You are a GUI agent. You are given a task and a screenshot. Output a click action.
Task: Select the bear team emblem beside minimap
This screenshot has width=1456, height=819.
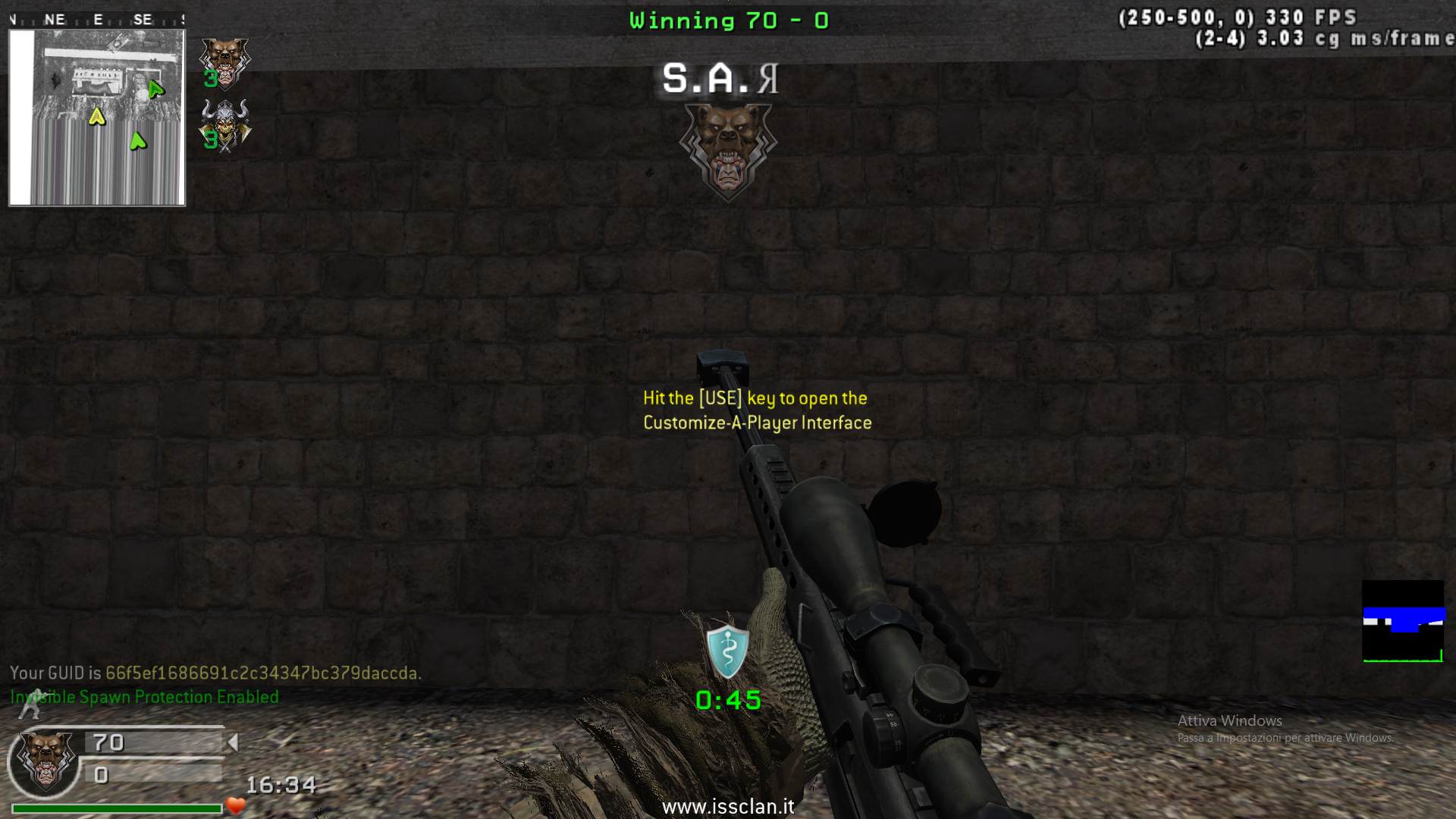[224, 61]
